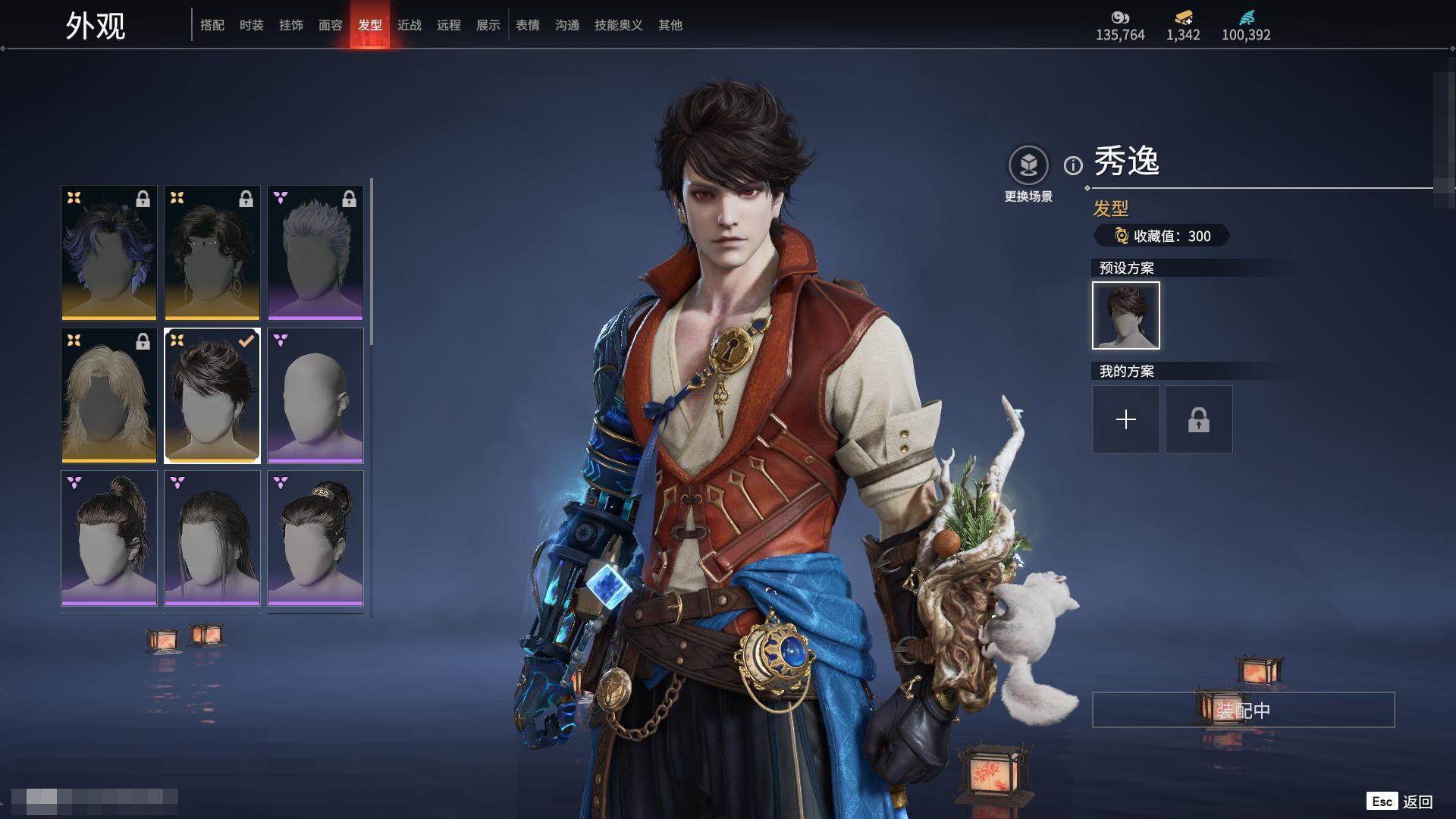Click the 装配中 equip button
The width and height of the screenshot is (1456, 819).
1243,710
